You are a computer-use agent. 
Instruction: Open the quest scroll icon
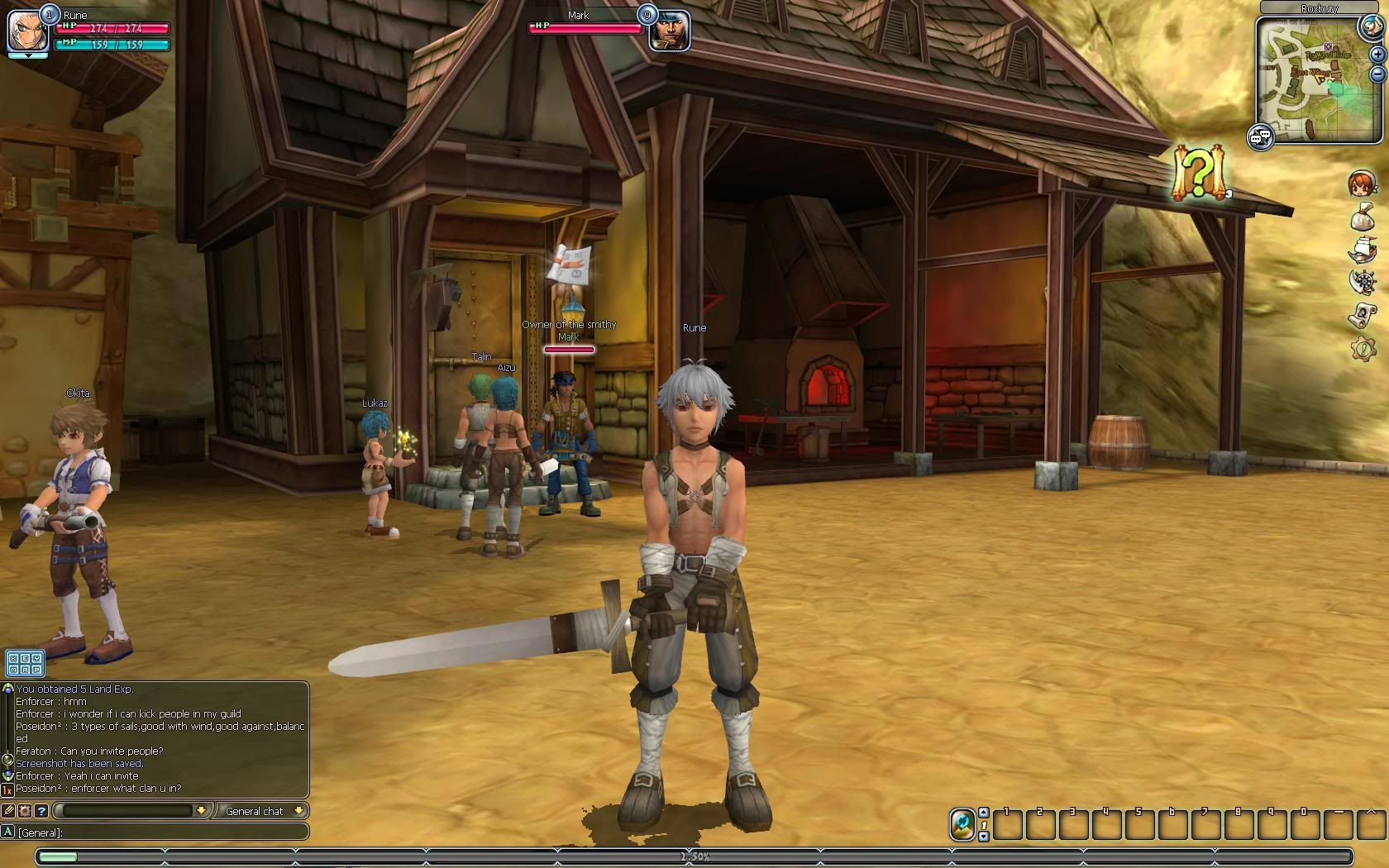point(1362,315)
